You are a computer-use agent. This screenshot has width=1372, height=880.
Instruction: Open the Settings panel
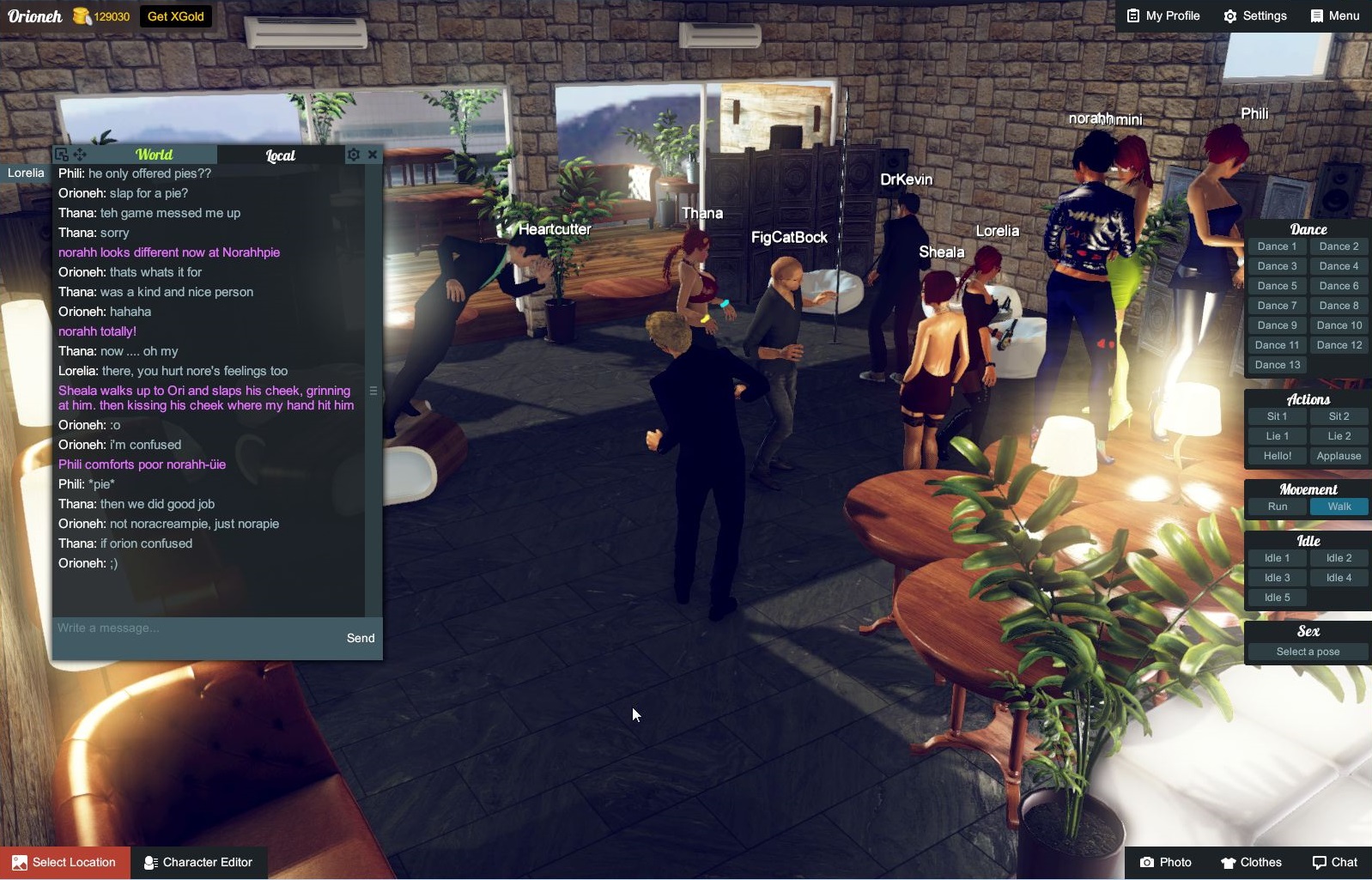(x=1255, y=16)
